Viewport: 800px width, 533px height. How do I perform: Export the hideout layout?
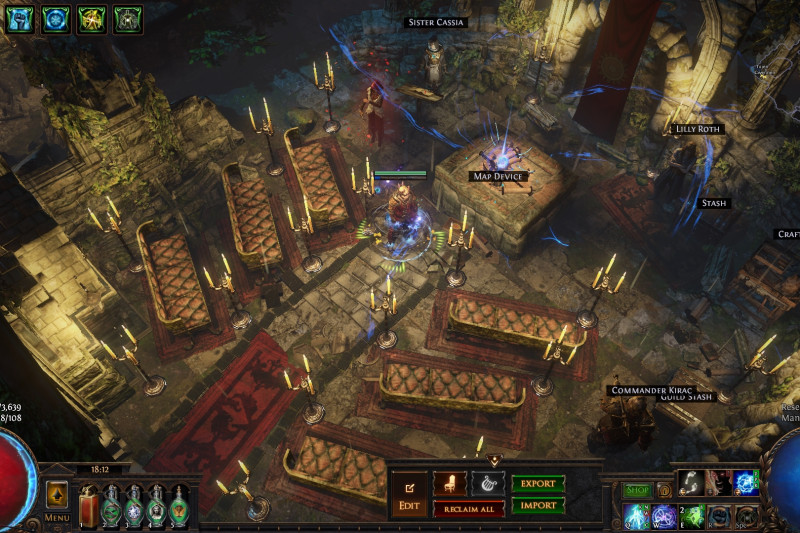[x=538, y=484]
